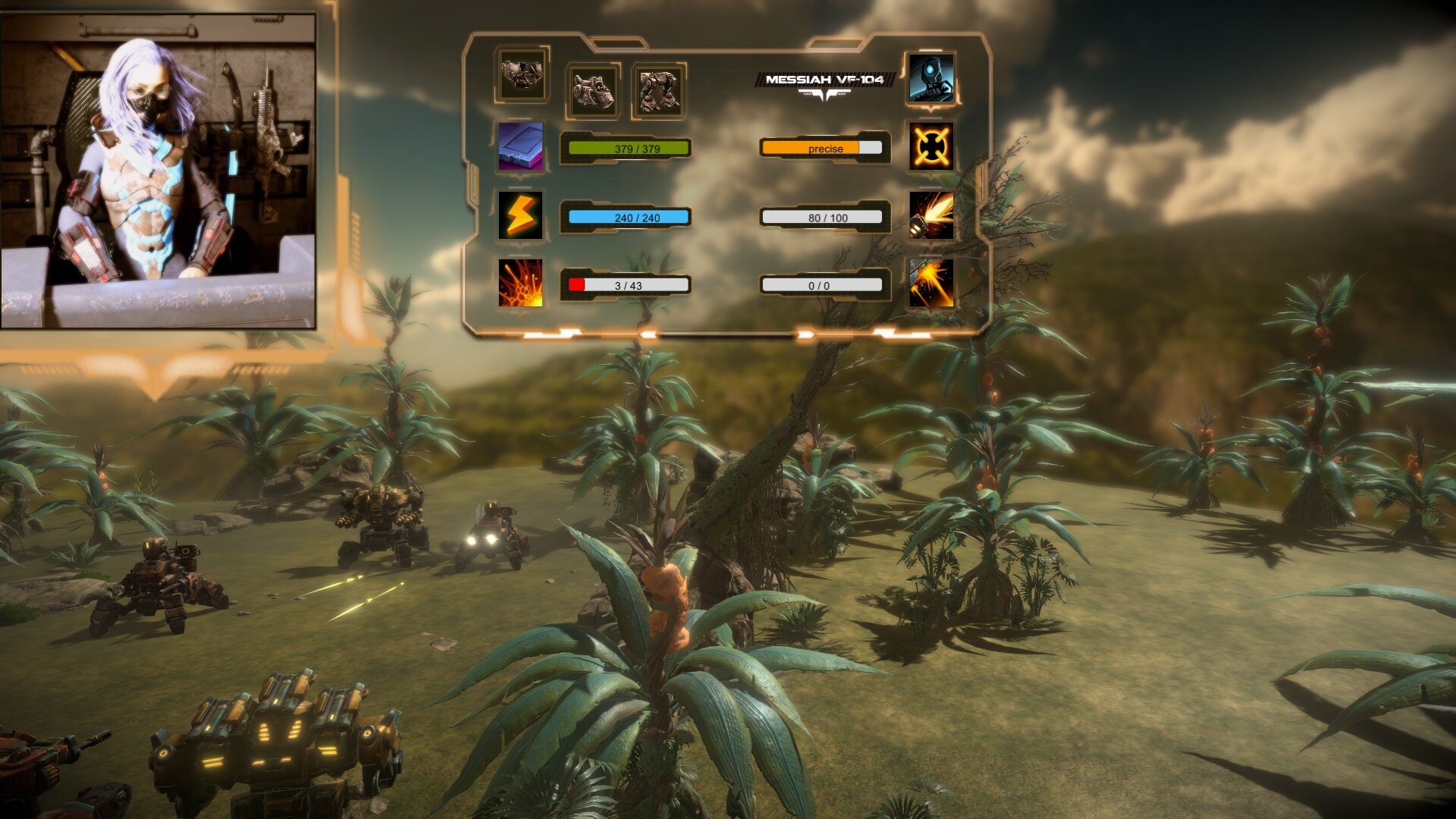Choose the gun muzzle flash icon
This screenshot has width=1456, height=819.
[x=931, y=215]
